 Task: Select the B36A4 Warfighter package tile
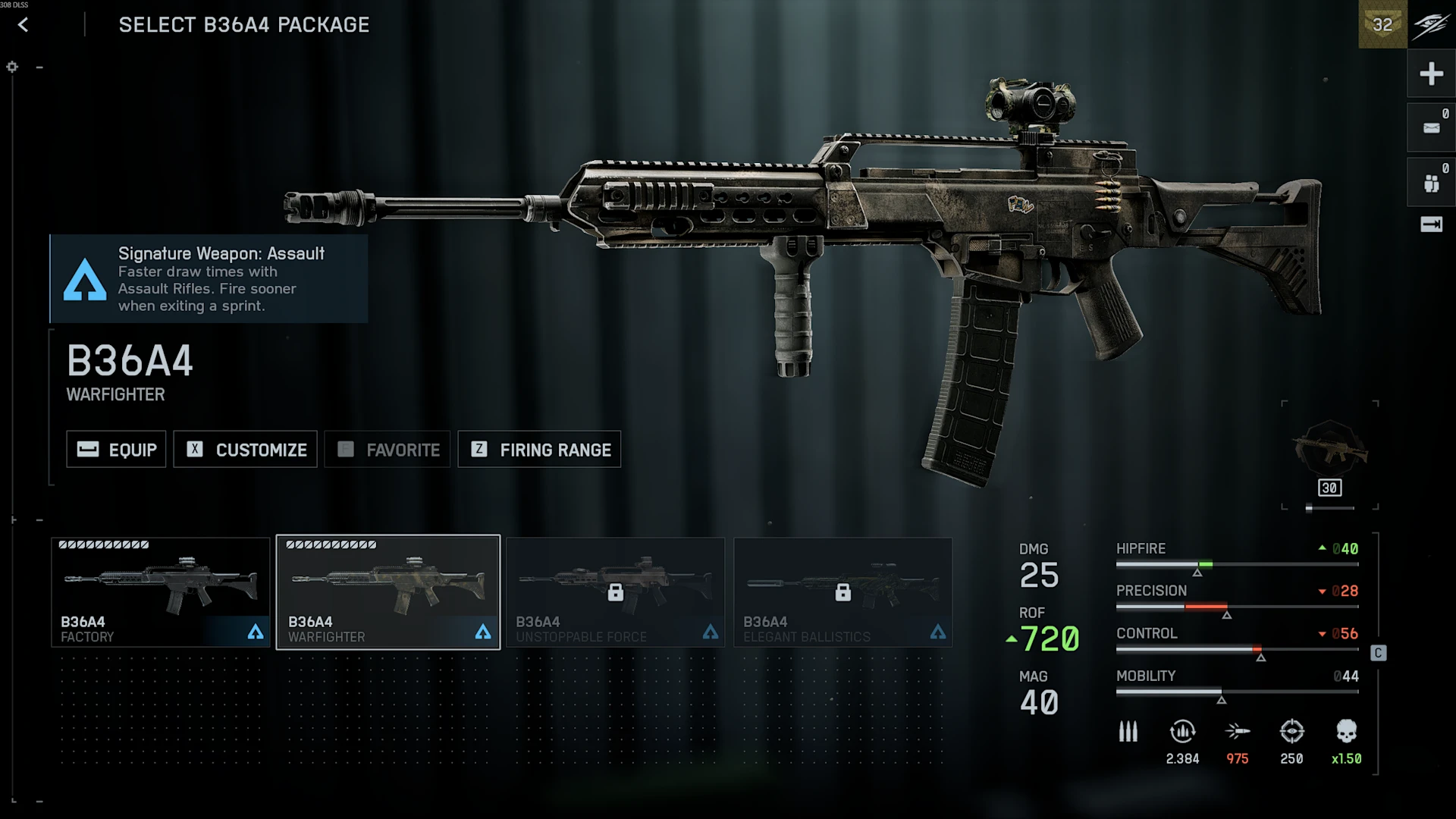[x=388, y=592]
